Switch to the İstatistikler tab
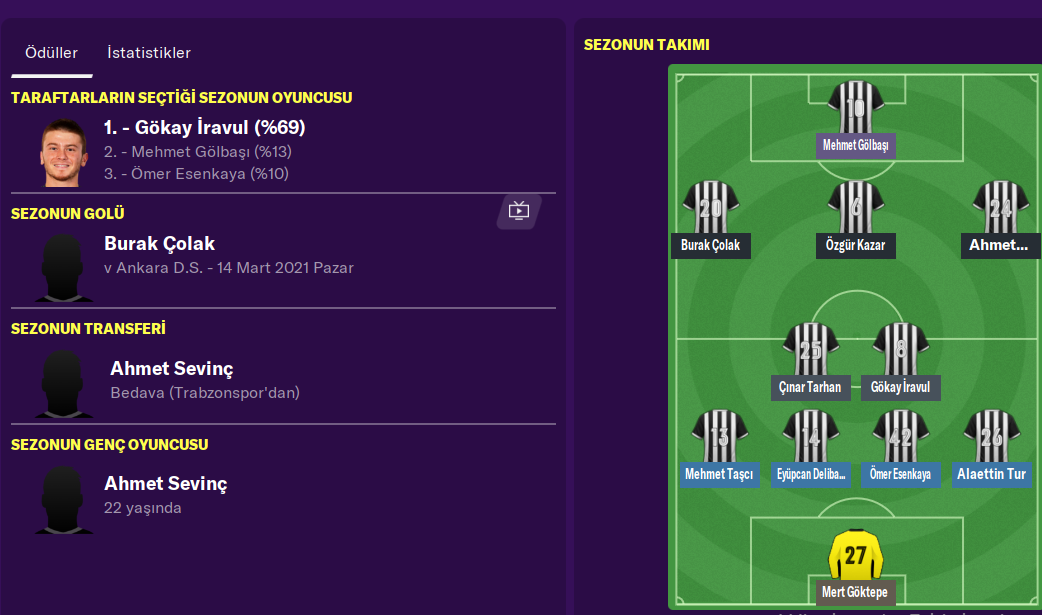The image size is (1042, 615). pyautogui.click(x=149, y=53)
